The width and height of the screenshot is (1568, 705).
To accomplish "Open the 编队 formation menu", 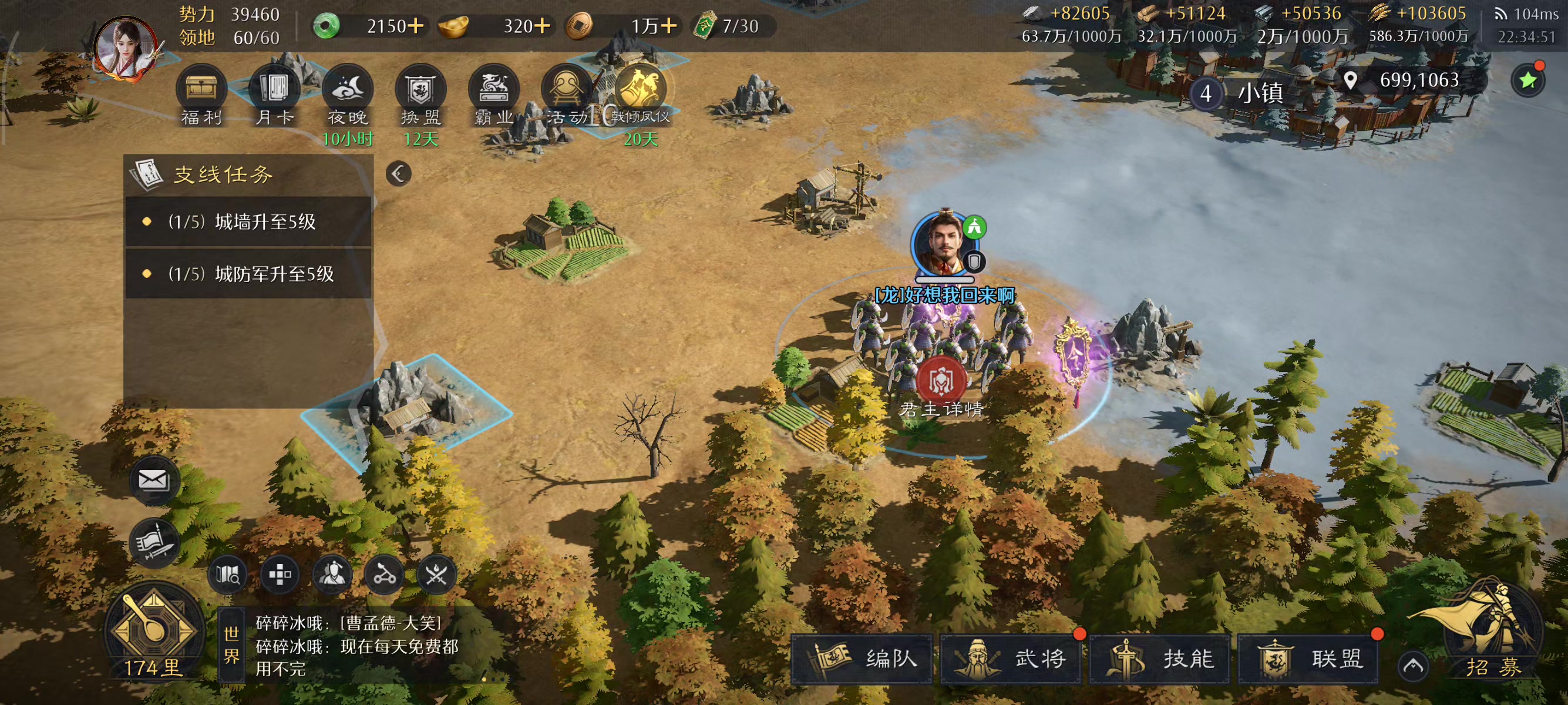I will [862, 658].
